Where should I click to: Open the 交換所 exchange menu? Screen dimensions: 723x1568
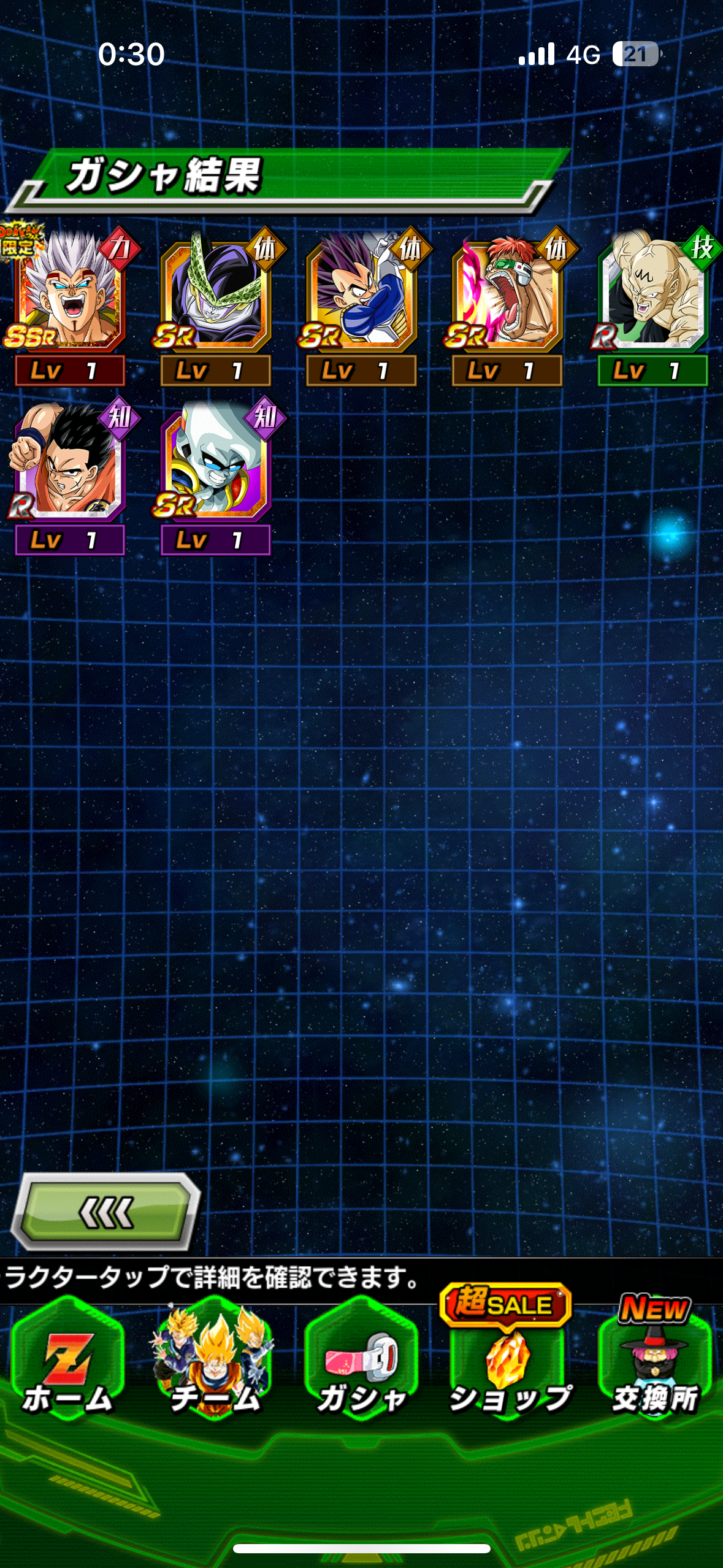[x=654, y=1361]
